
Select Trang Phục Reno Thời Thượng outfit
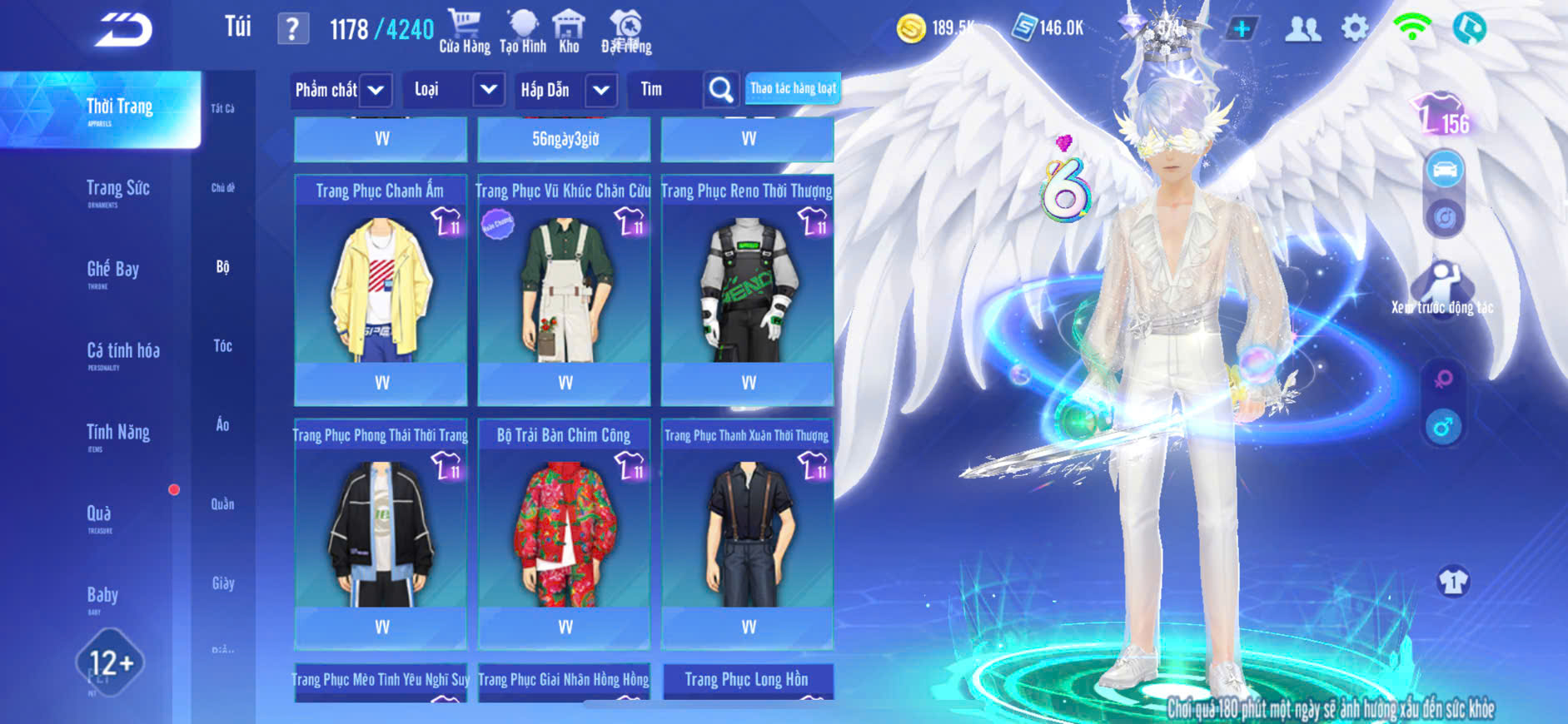point(747,288)
